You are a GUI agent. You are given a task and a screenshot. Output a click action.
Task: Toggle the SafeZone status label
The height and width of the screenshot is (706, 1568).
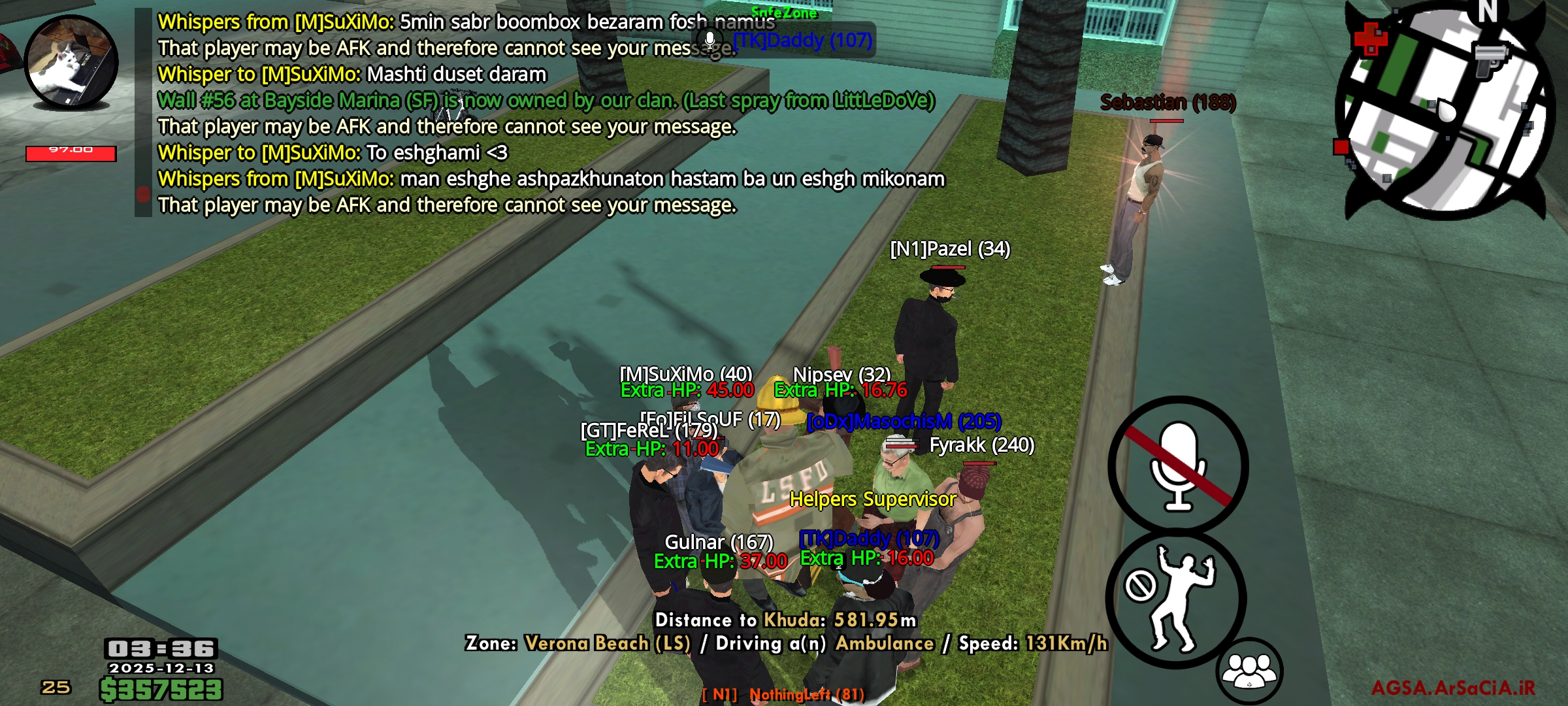(x=783, y=11)
